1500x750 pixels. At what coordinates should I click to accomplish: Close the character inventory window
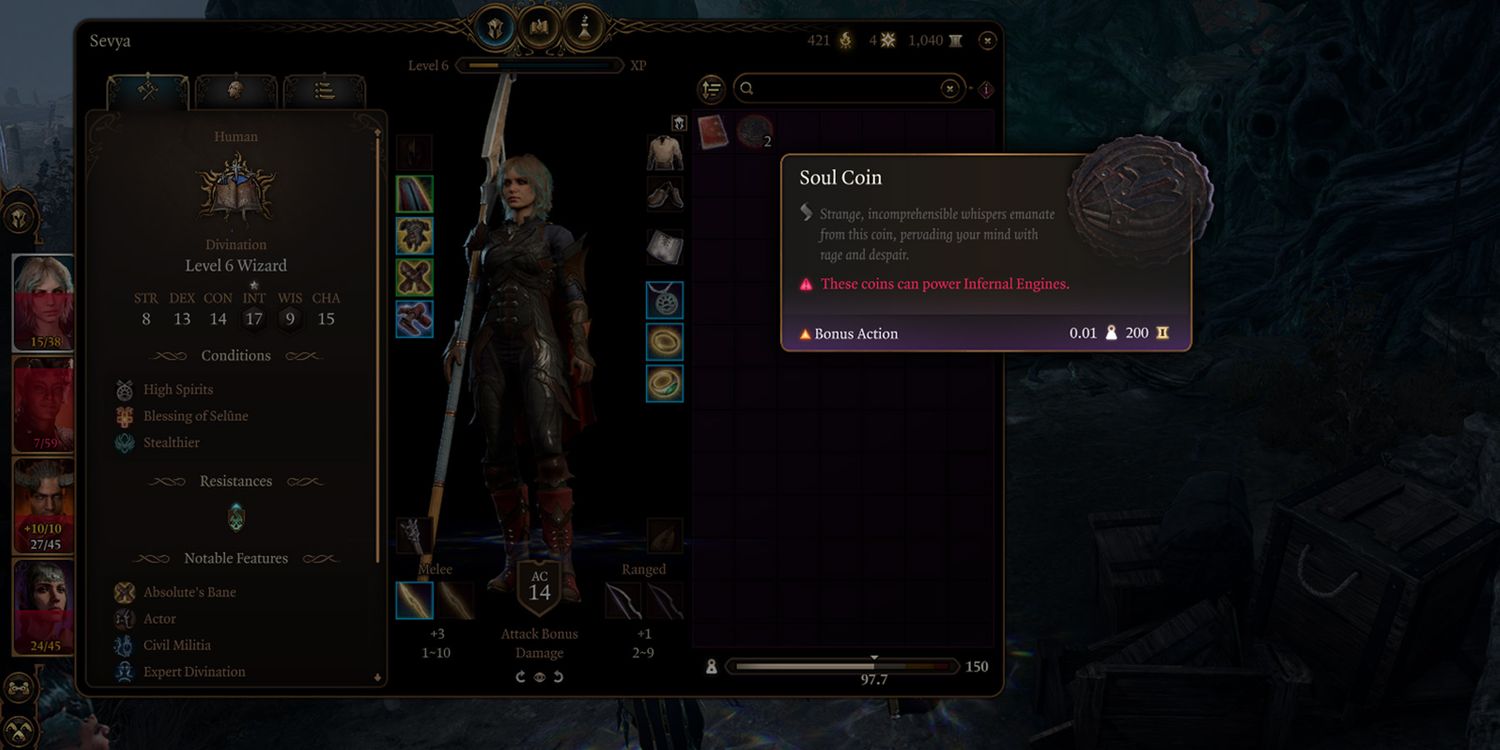[x=987, y=41]
